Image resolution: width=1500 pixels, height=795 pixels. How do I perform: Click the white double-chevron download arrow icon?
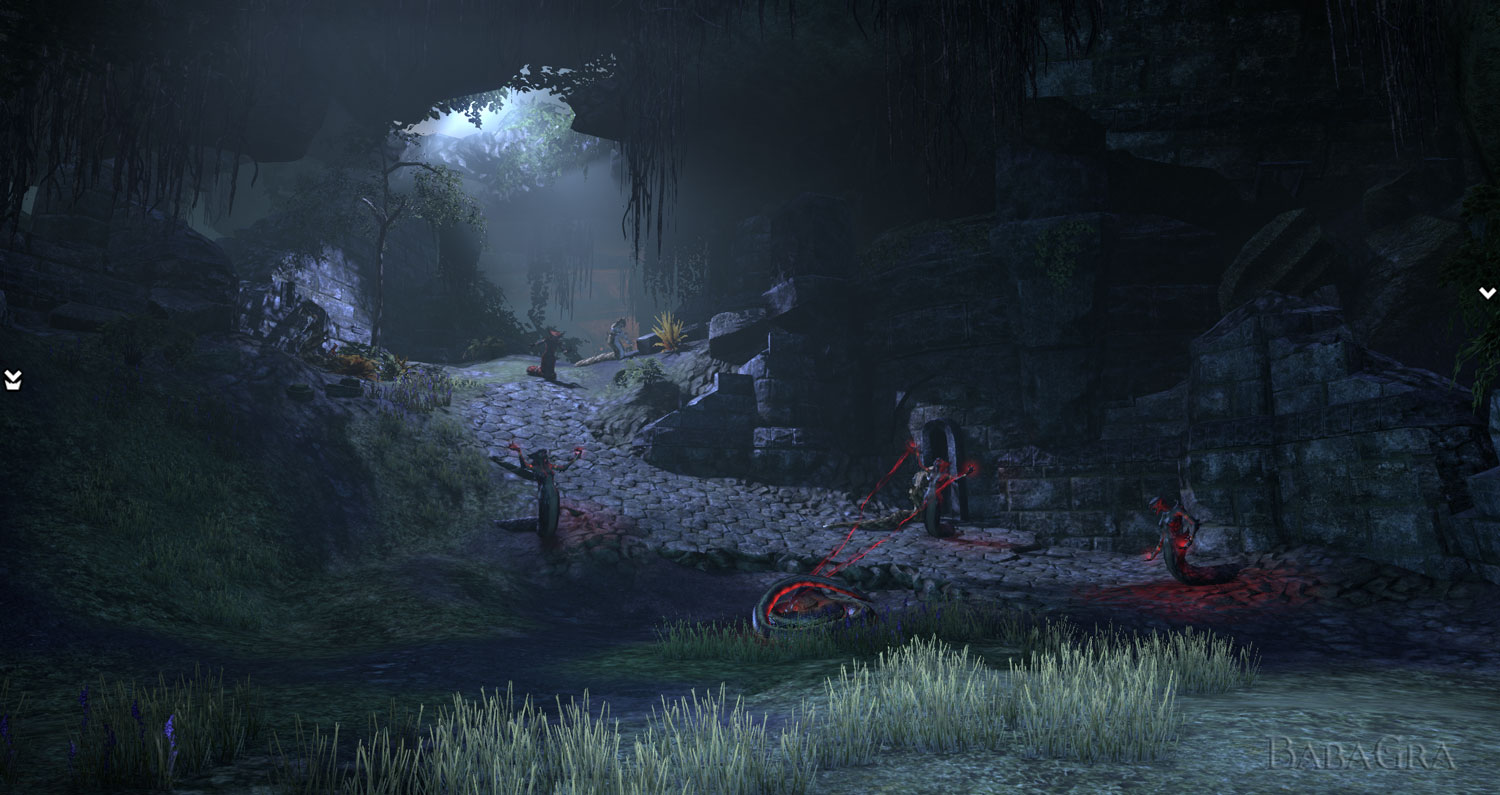[13, 379]
